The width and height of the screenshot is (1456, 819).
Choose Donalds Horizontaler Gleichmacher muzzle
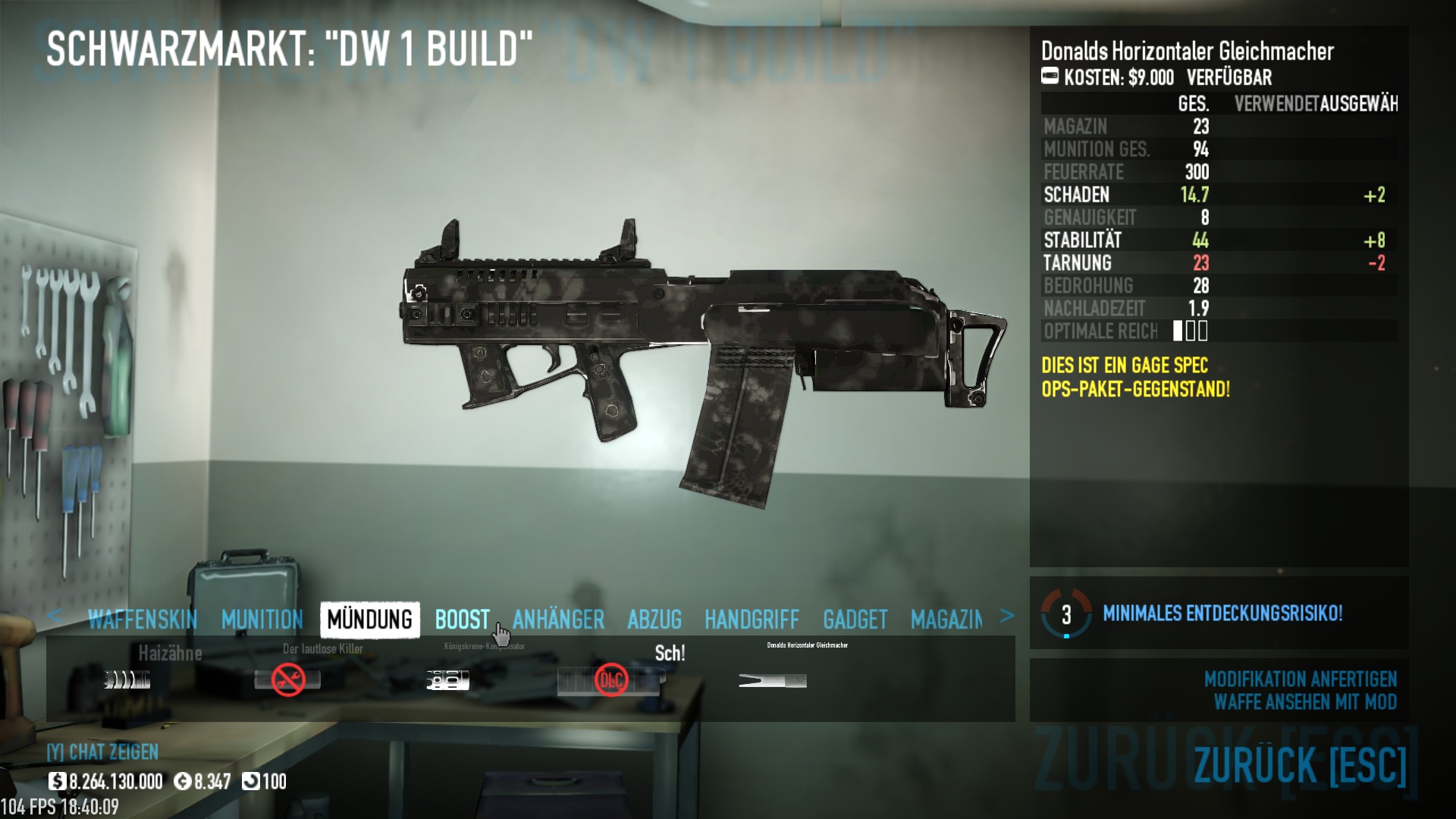point(772,680)
